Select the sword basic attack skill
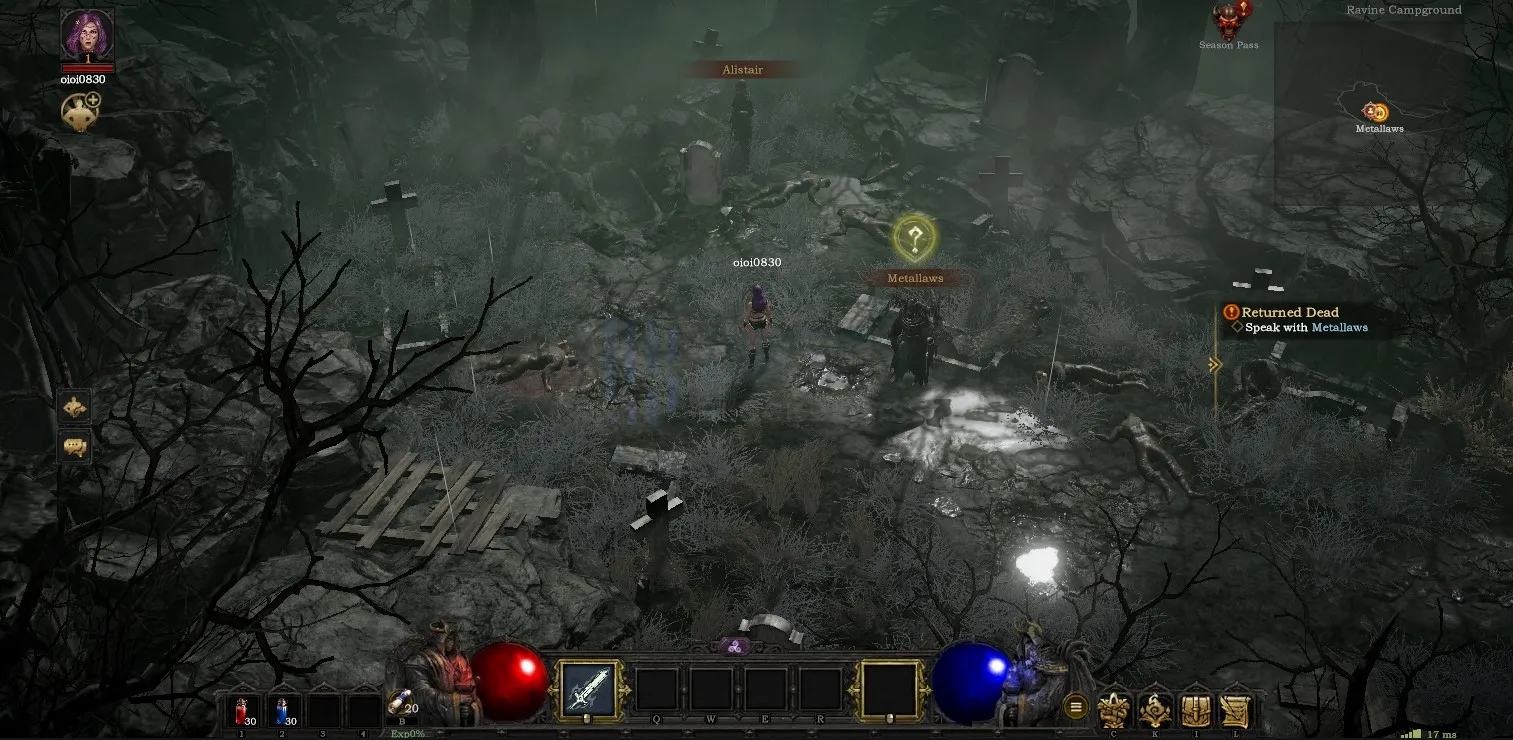1513x740 pixels. pyautogui.click(x=587, y=688)
